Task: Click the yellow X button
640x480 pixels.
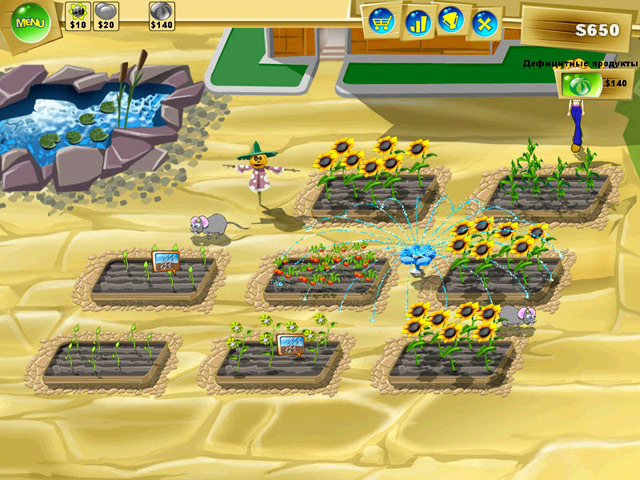Action: click(484, 22)
